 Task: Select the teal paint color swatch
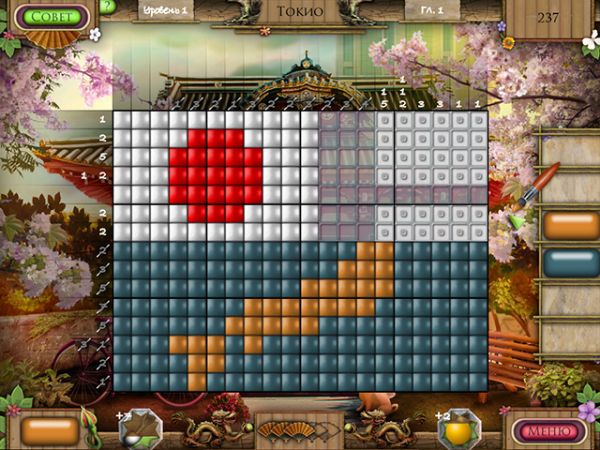point(570,263)
